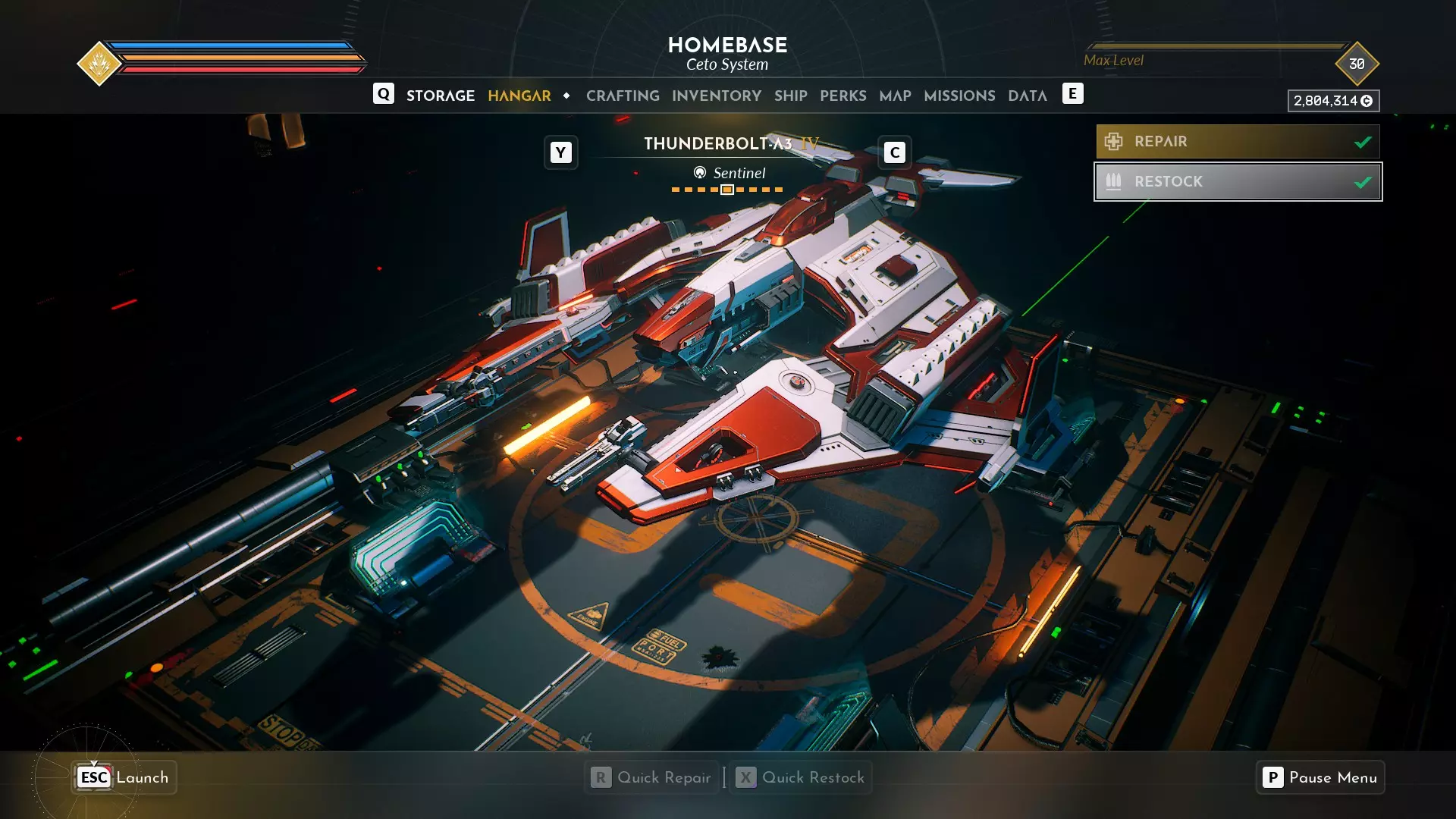Click the Repair button
The width and height of the screenshot is (1456, 819).
(1237, 142)
